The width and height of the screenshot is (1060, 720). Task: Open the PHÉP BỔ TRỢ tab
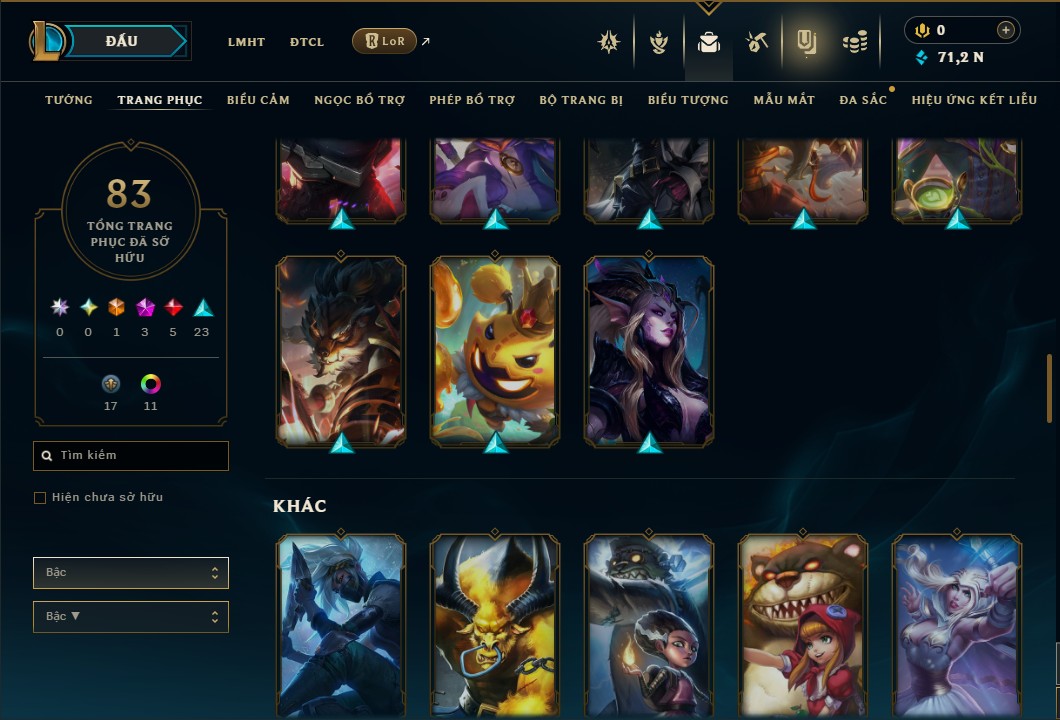(x=472, y=100)
